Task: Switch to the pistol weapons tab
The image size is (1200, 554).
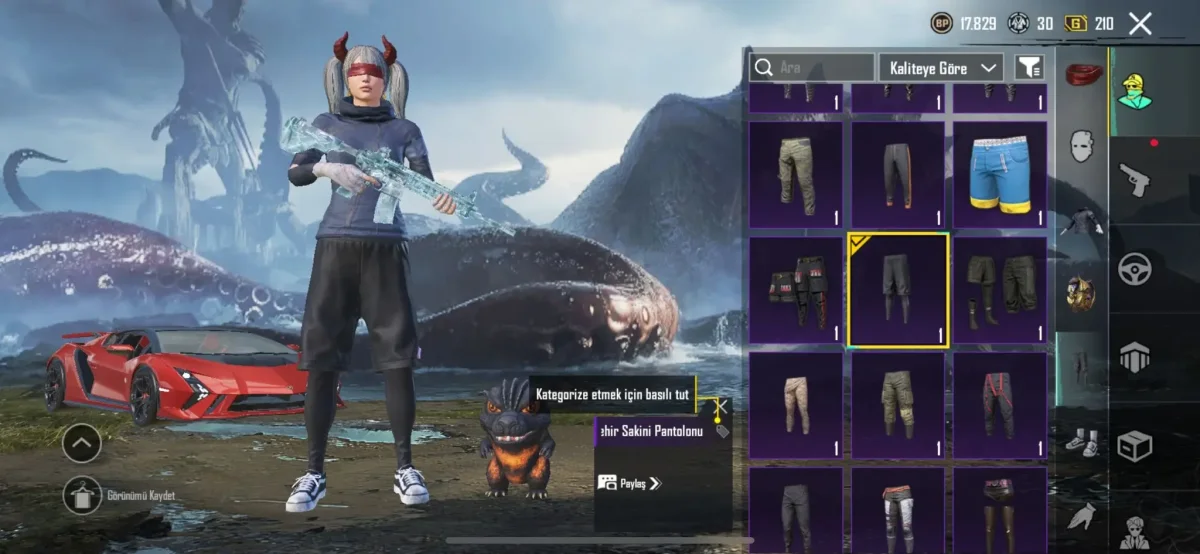Action: 1134,180
